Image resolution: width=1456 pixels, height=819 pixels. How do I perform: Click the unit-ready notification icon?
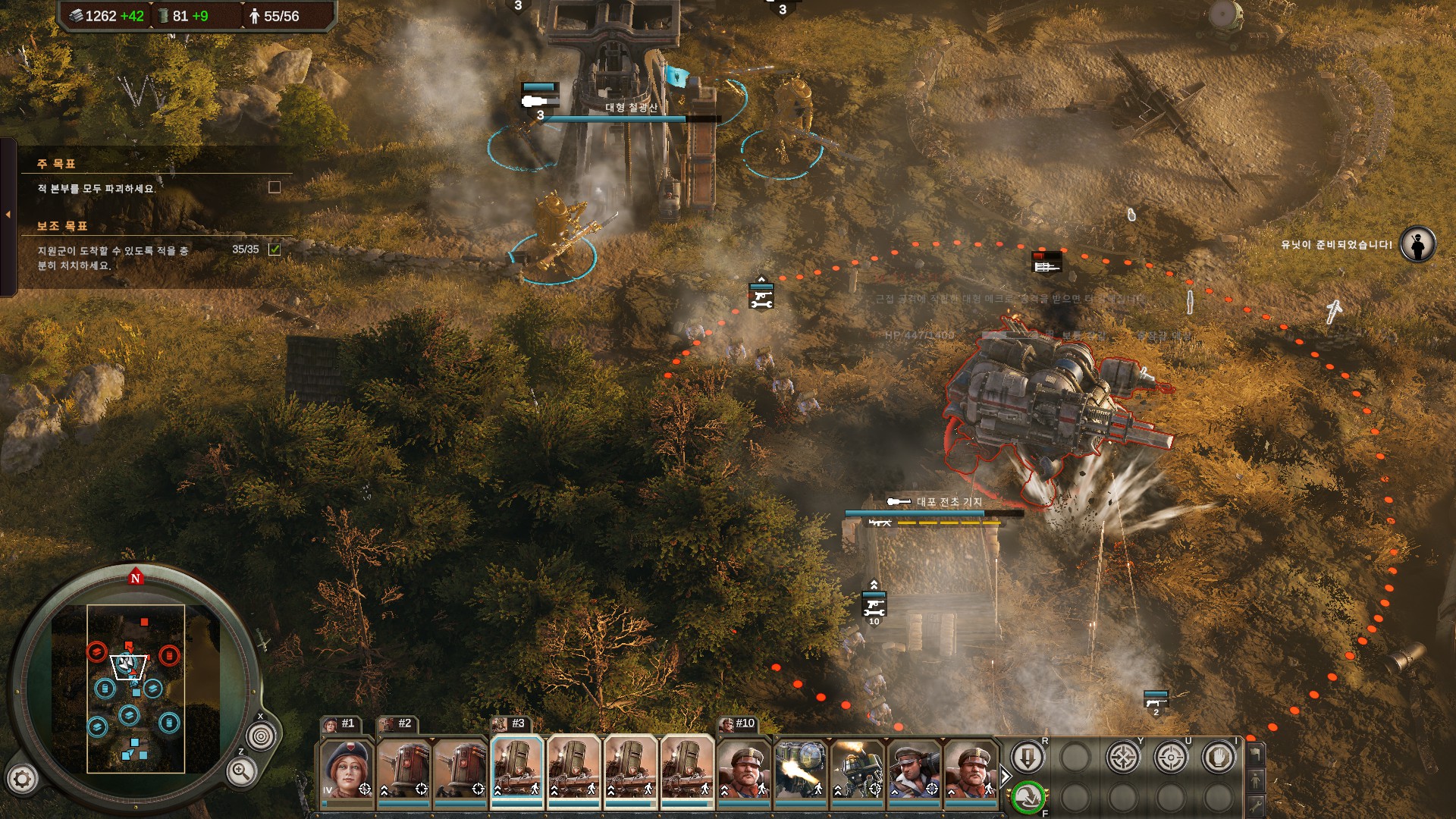click(x=1417, y=244)
